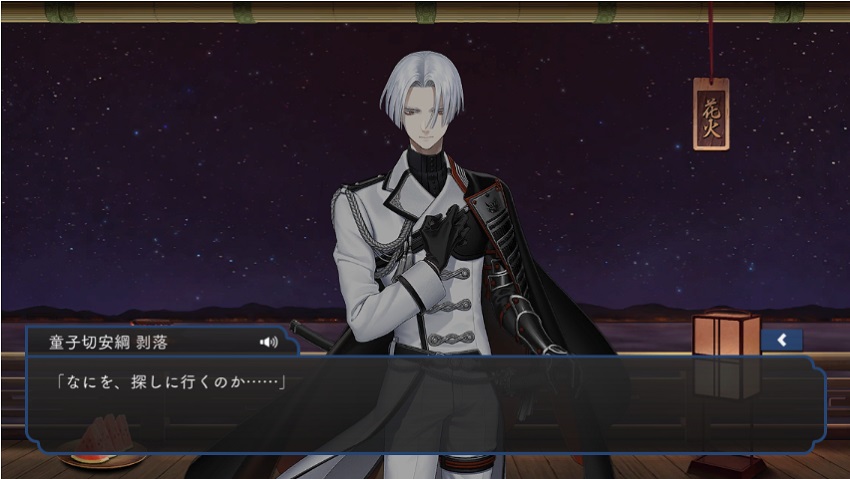Replay voice line with the speaker icon
The width and height of the screenshot is (850, 479).
tap(268, 342)
